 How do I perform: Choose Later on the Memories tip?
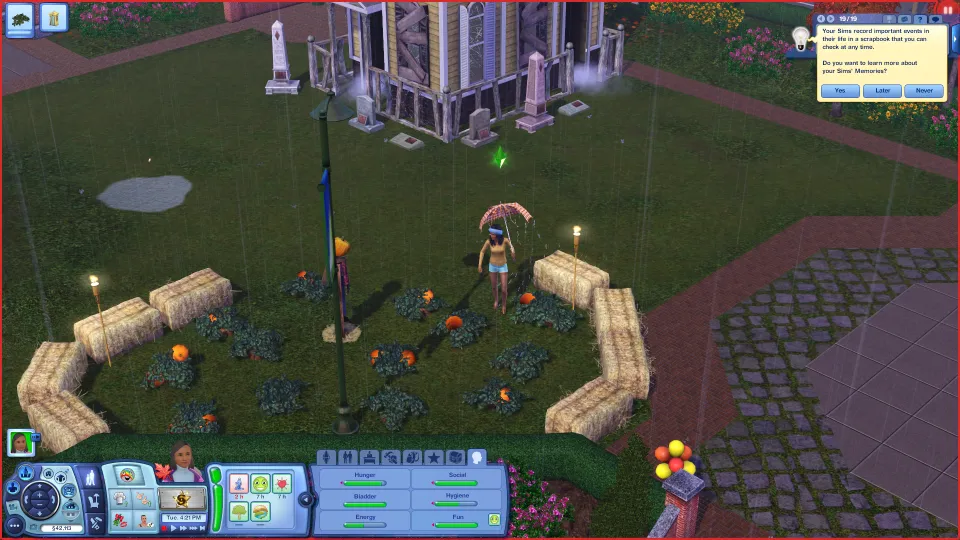882,90
